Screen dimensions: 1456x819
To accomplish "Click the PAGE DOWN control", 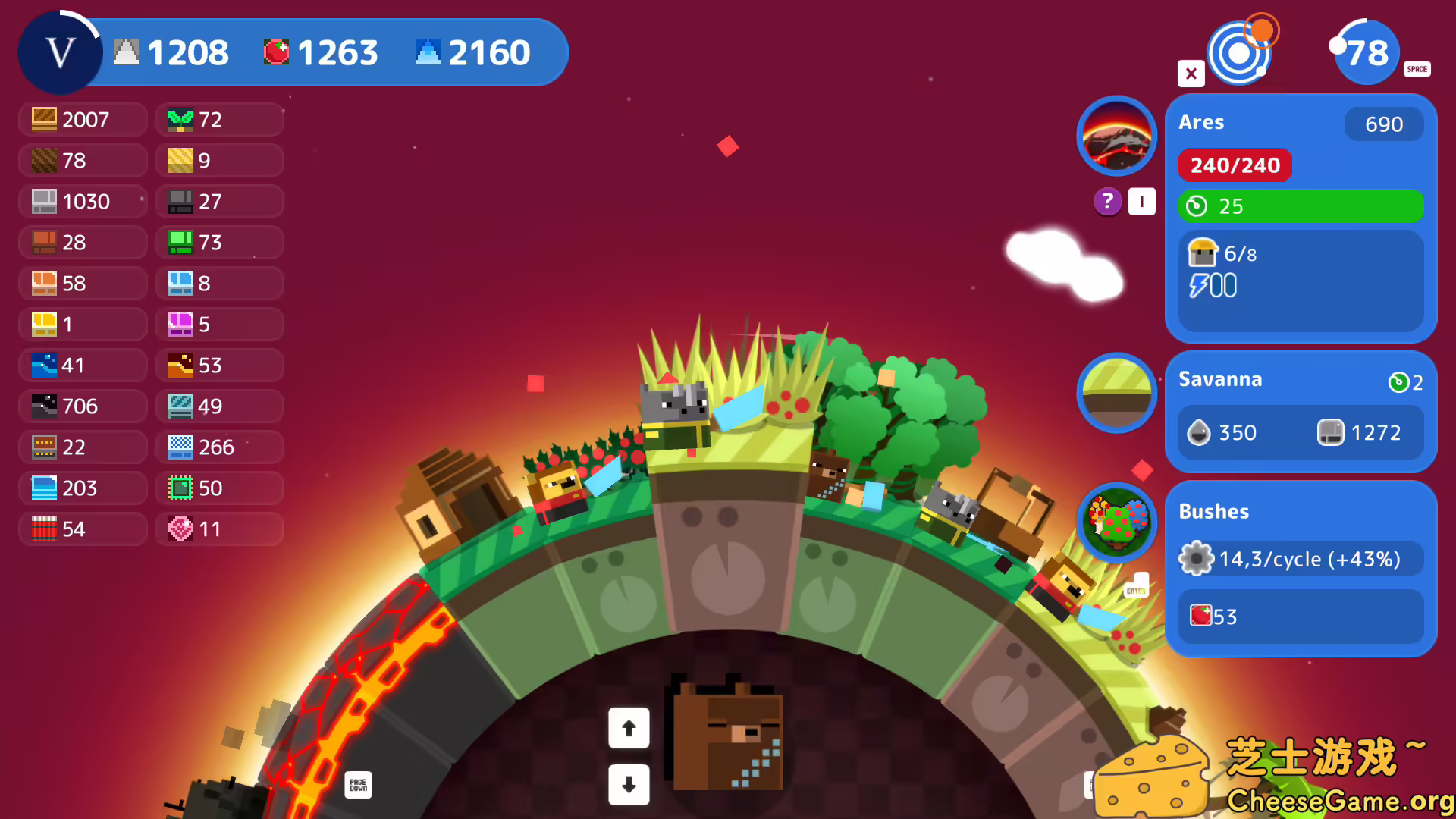I will (x=359, y=785).
